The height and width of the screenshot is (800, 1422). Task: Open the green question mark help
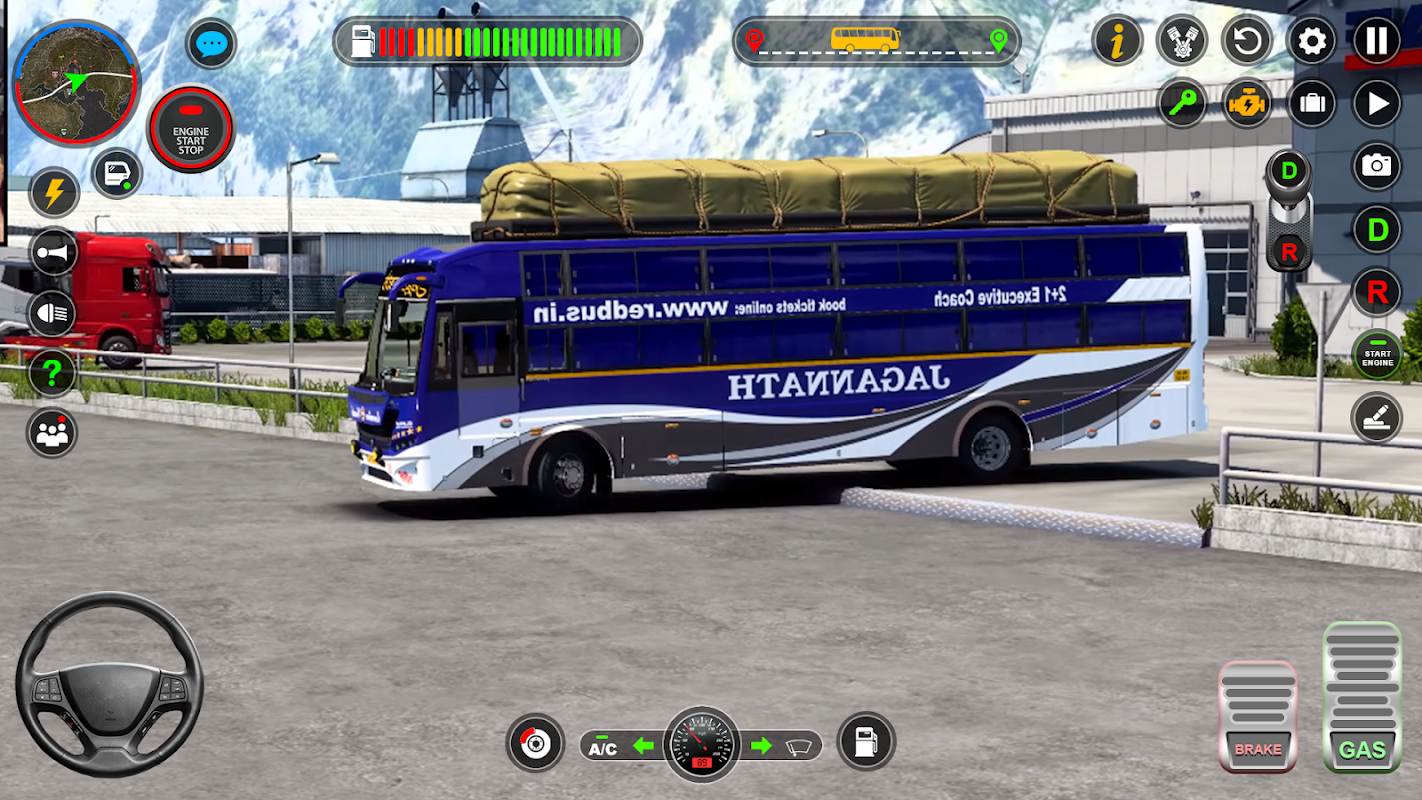(x=53, y=373)
